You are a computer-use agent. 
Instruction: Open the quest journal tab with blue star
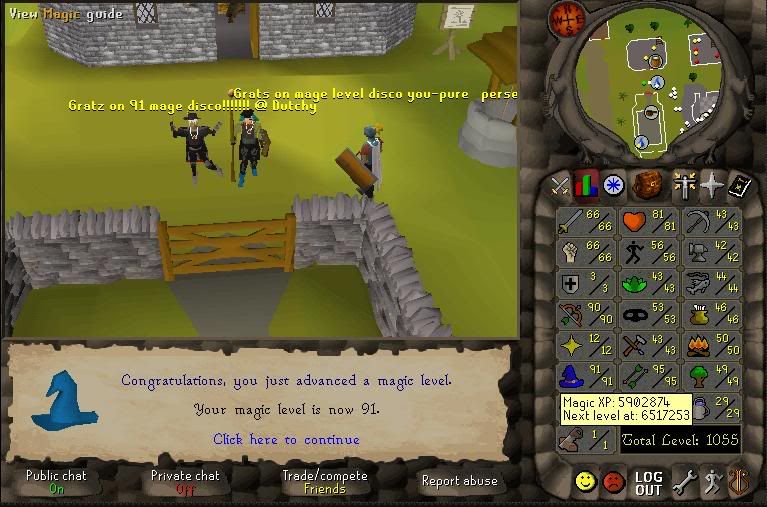point(613,185)
